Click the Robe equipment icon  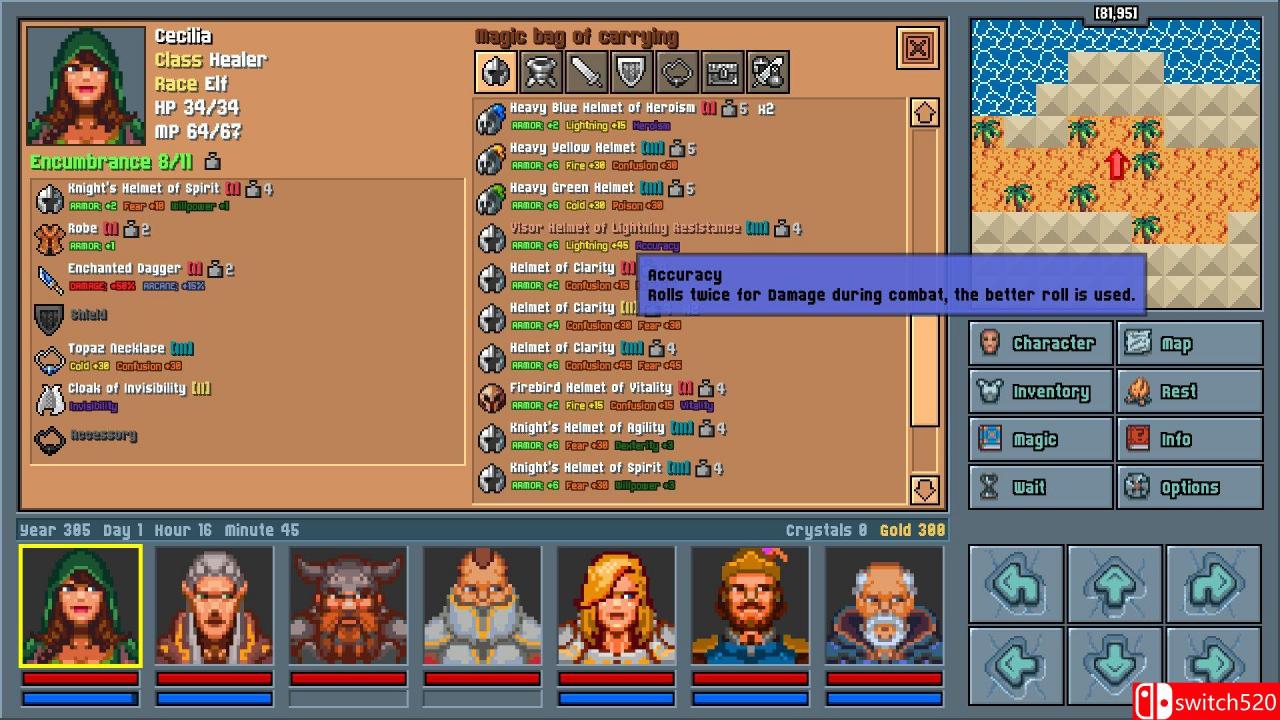[49, 236]
